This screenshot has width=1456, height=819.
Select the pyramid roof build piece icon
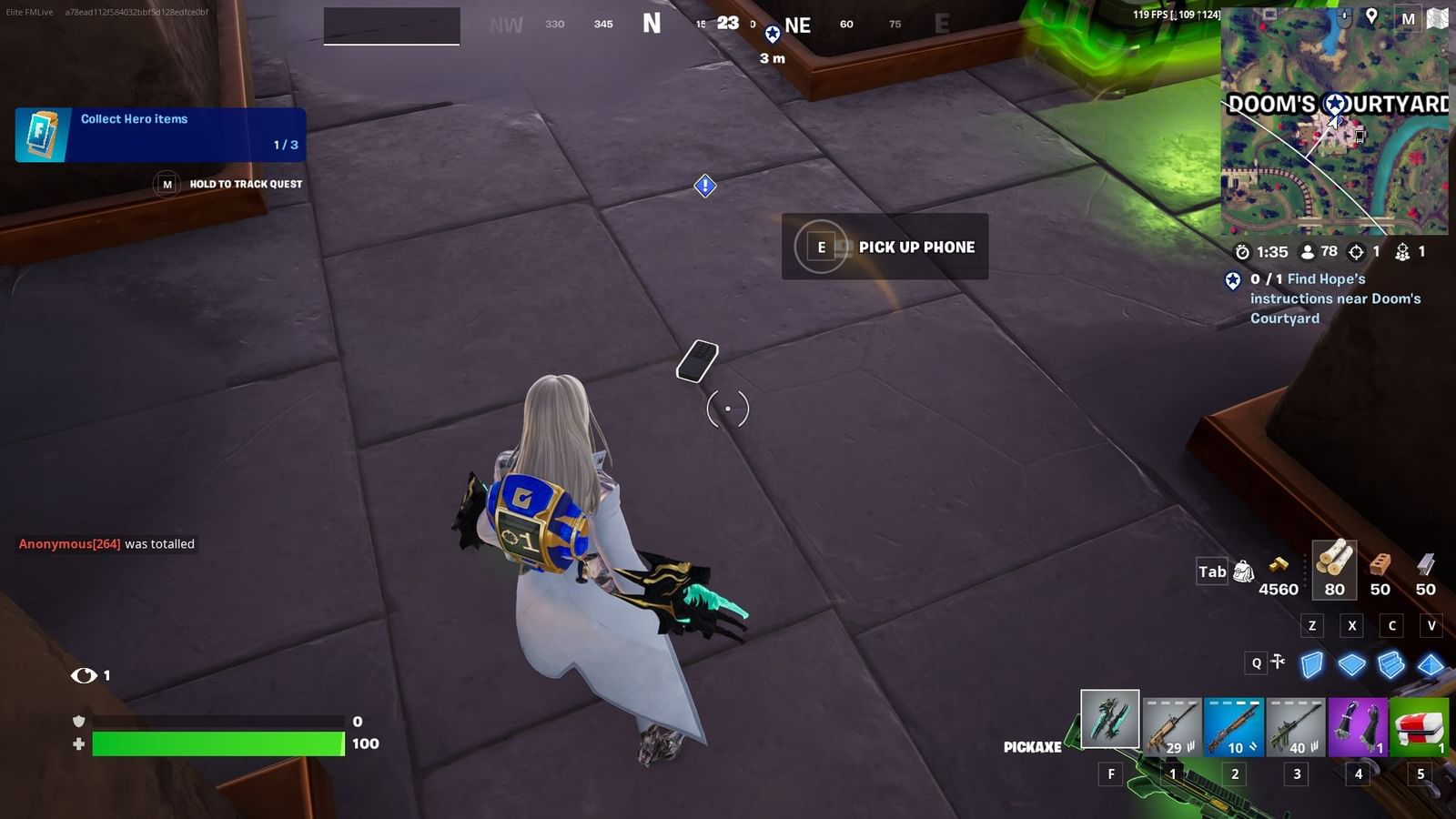click(1431, 663)
